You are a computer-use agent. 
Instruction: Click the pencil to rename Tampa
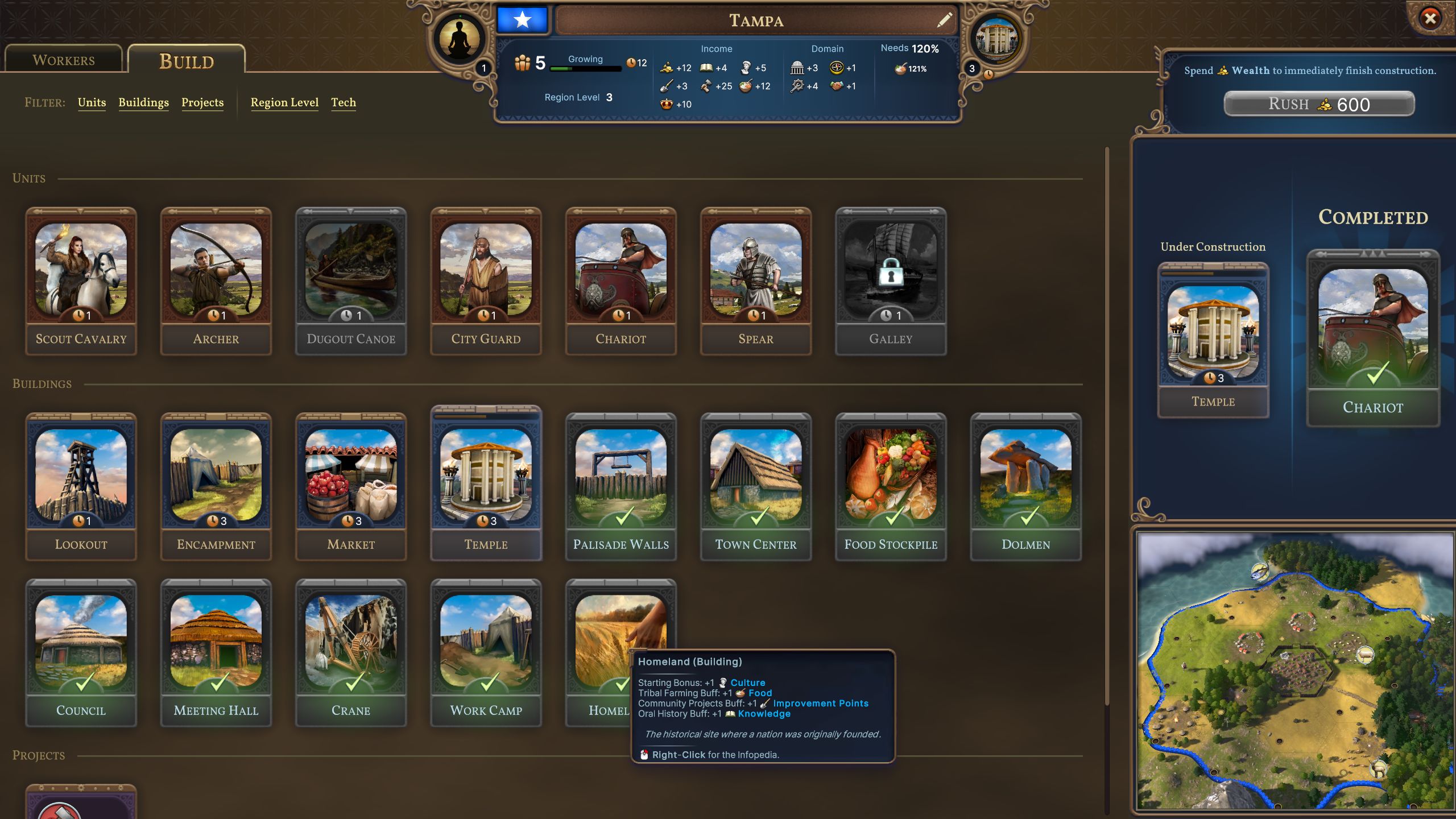[945, 19]
